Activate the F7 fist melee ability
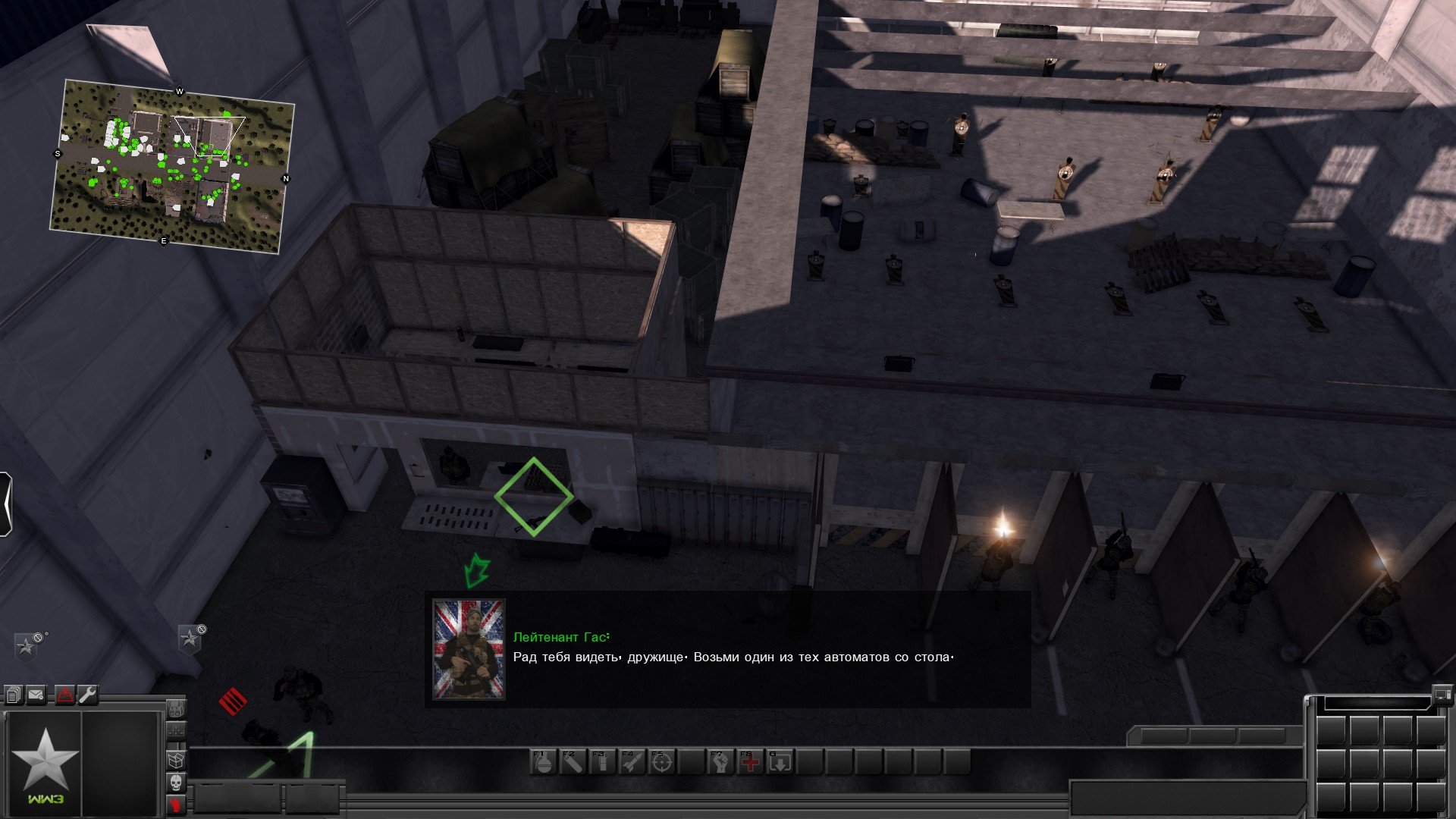1456x819 pixels. click(720, 762)
